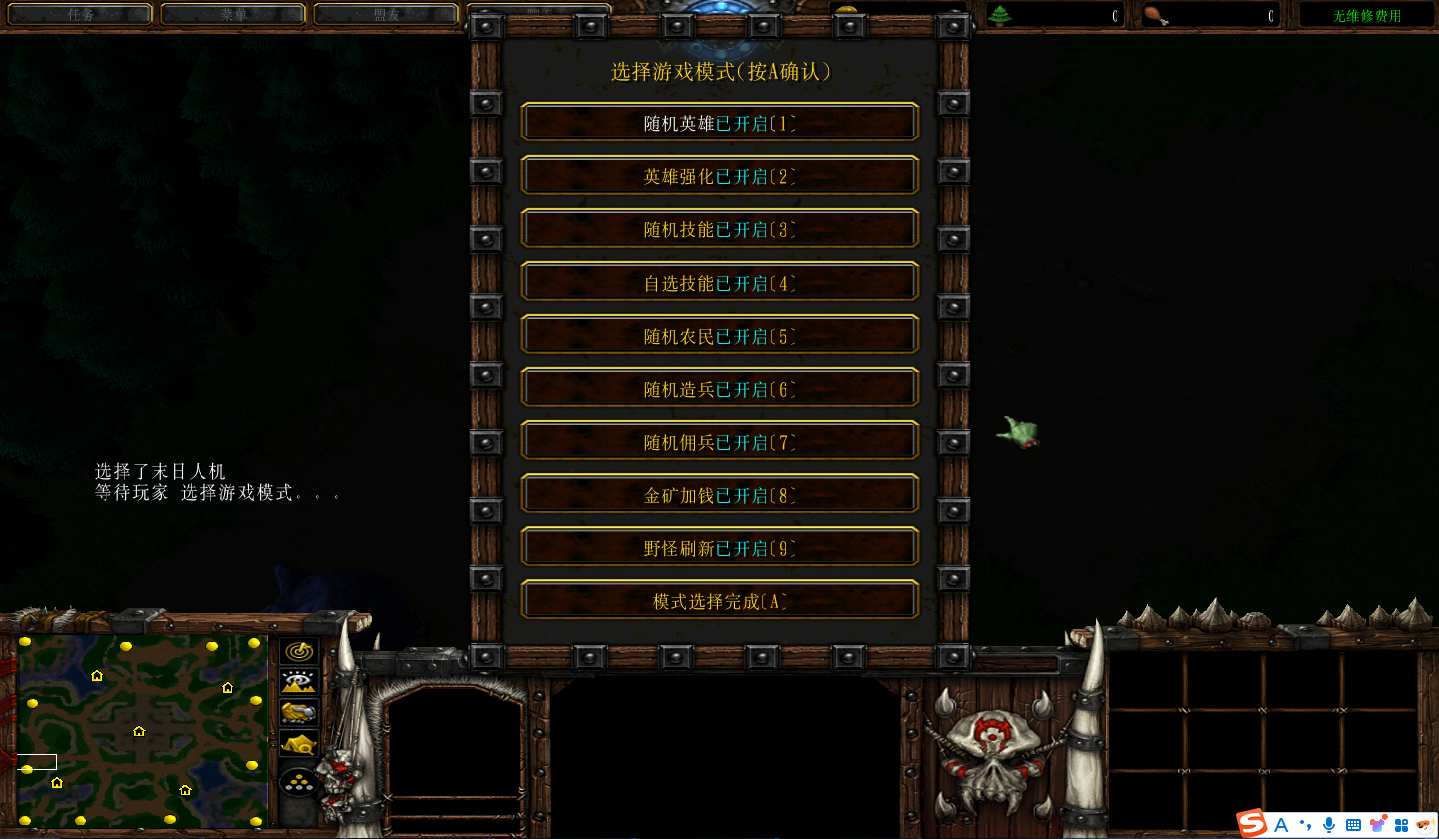Screen dimensions: 1439x839
Task: Click the 随机造兵 random unit training option
Action: pyautogui.click(x=719, y=388)
